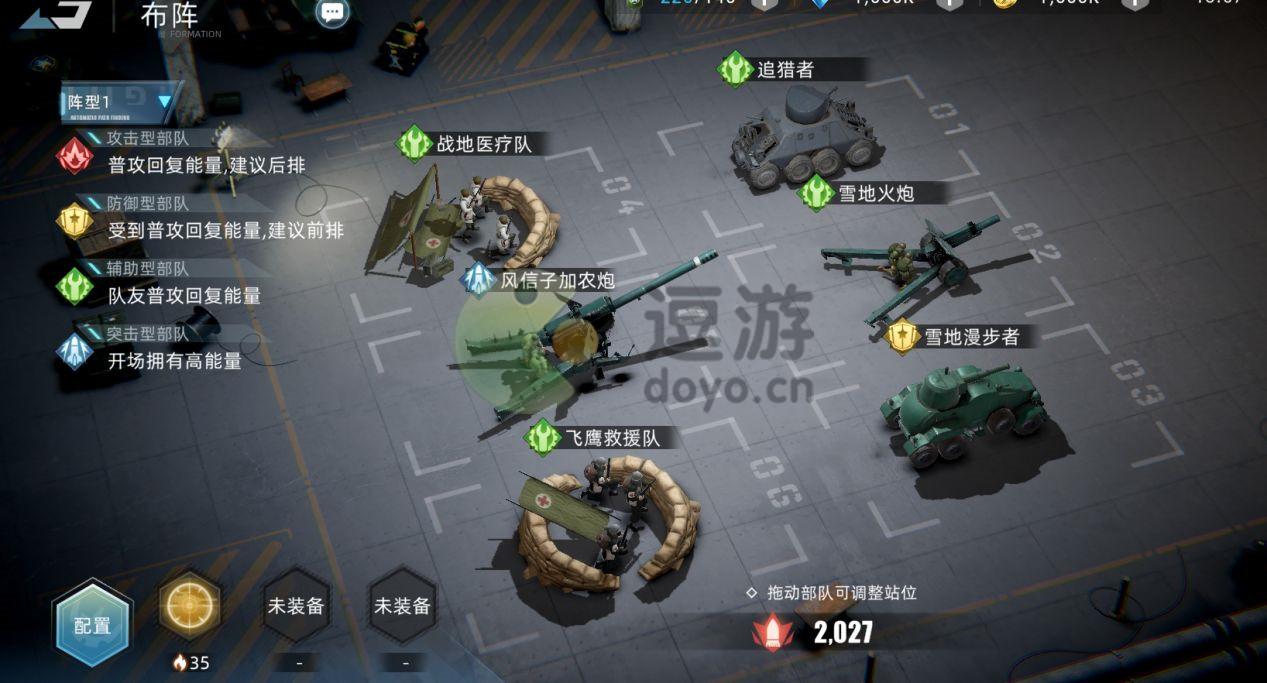Open the chat speech bubble icon
The height and width of the screenshot is (683, 1267).
tap(332, 13)
